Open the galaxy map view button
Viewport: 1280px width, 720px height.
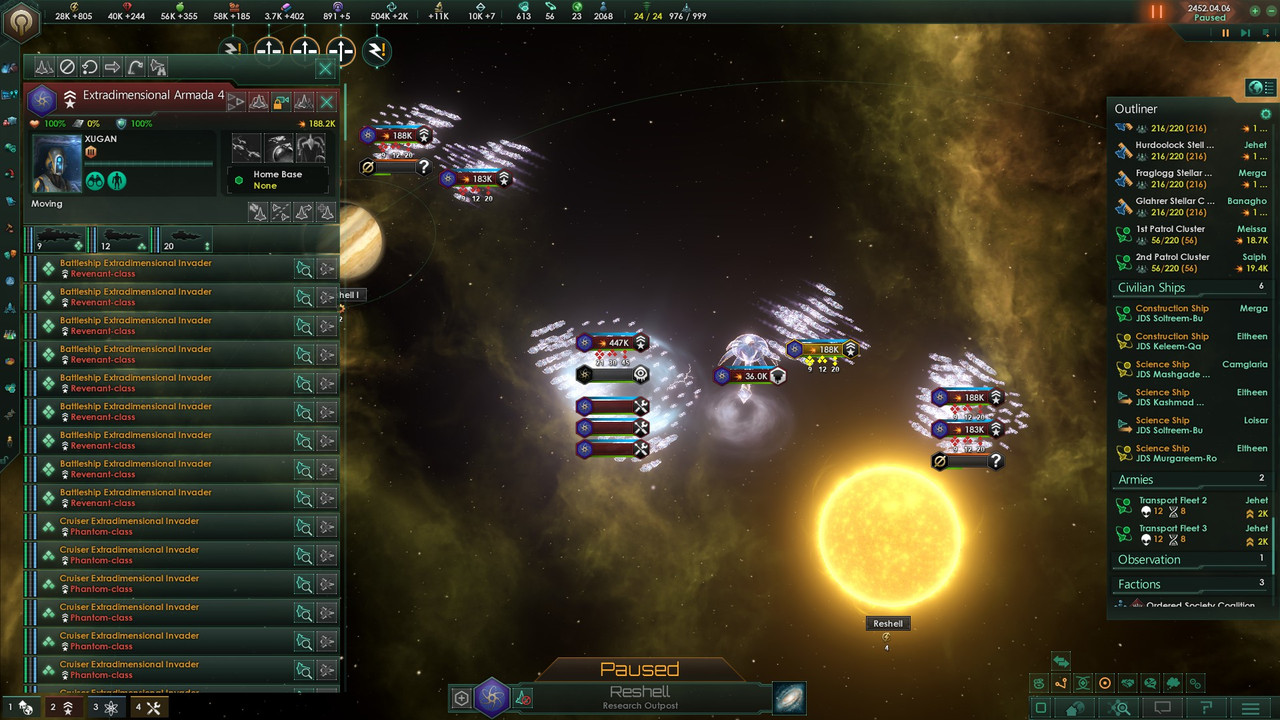(x=789, y=698)
